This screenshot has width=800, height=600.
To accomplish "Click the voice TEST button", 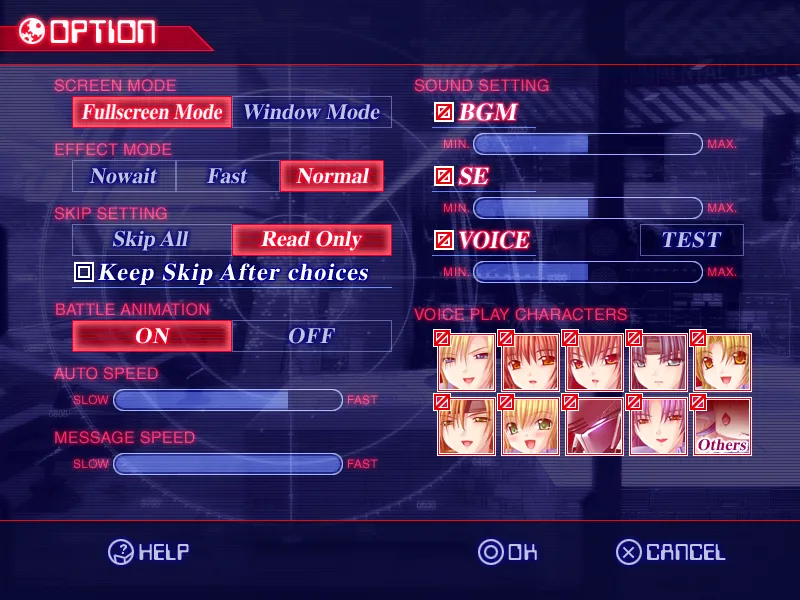I will tap(691, 240).
